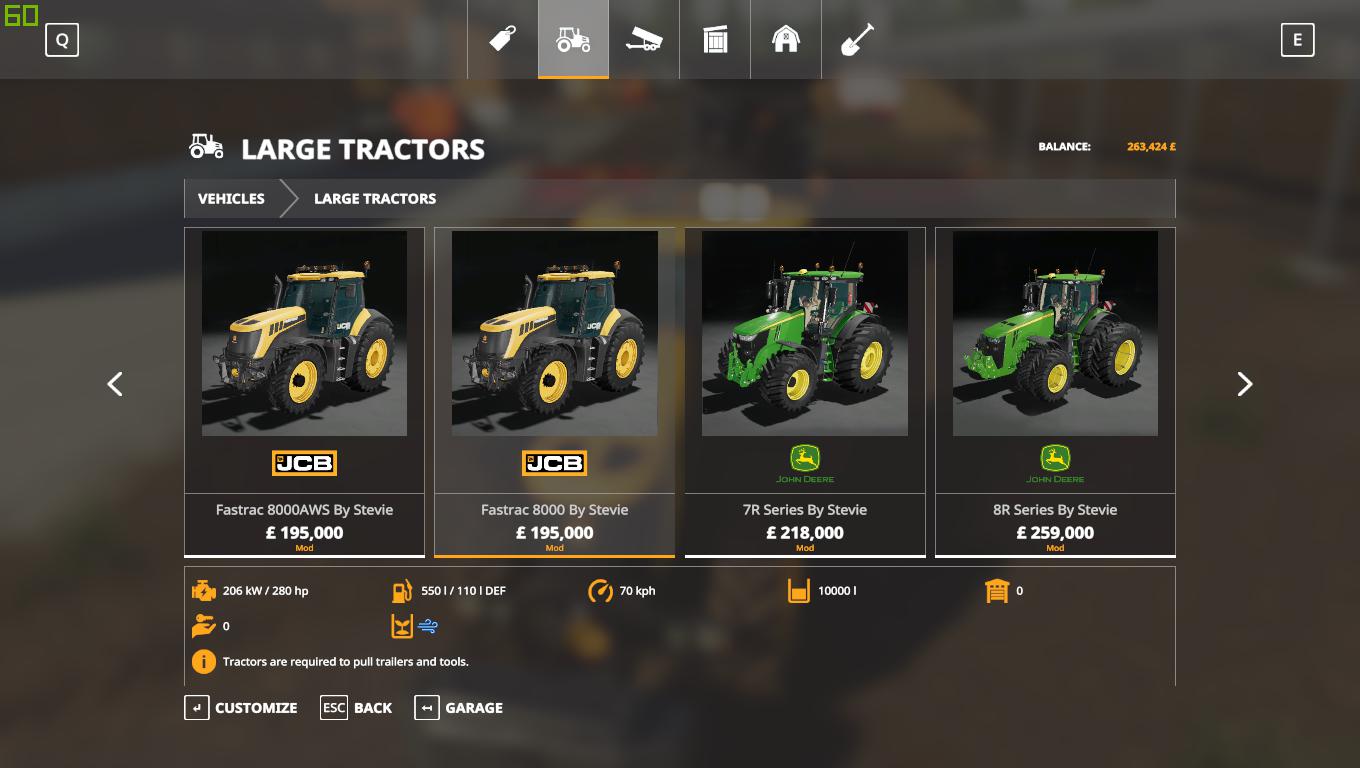This screenshot has height=768, width=1360.
Task: Select the Fastrac 8000AWS By Stevie tractor
Action: (304, 391)
